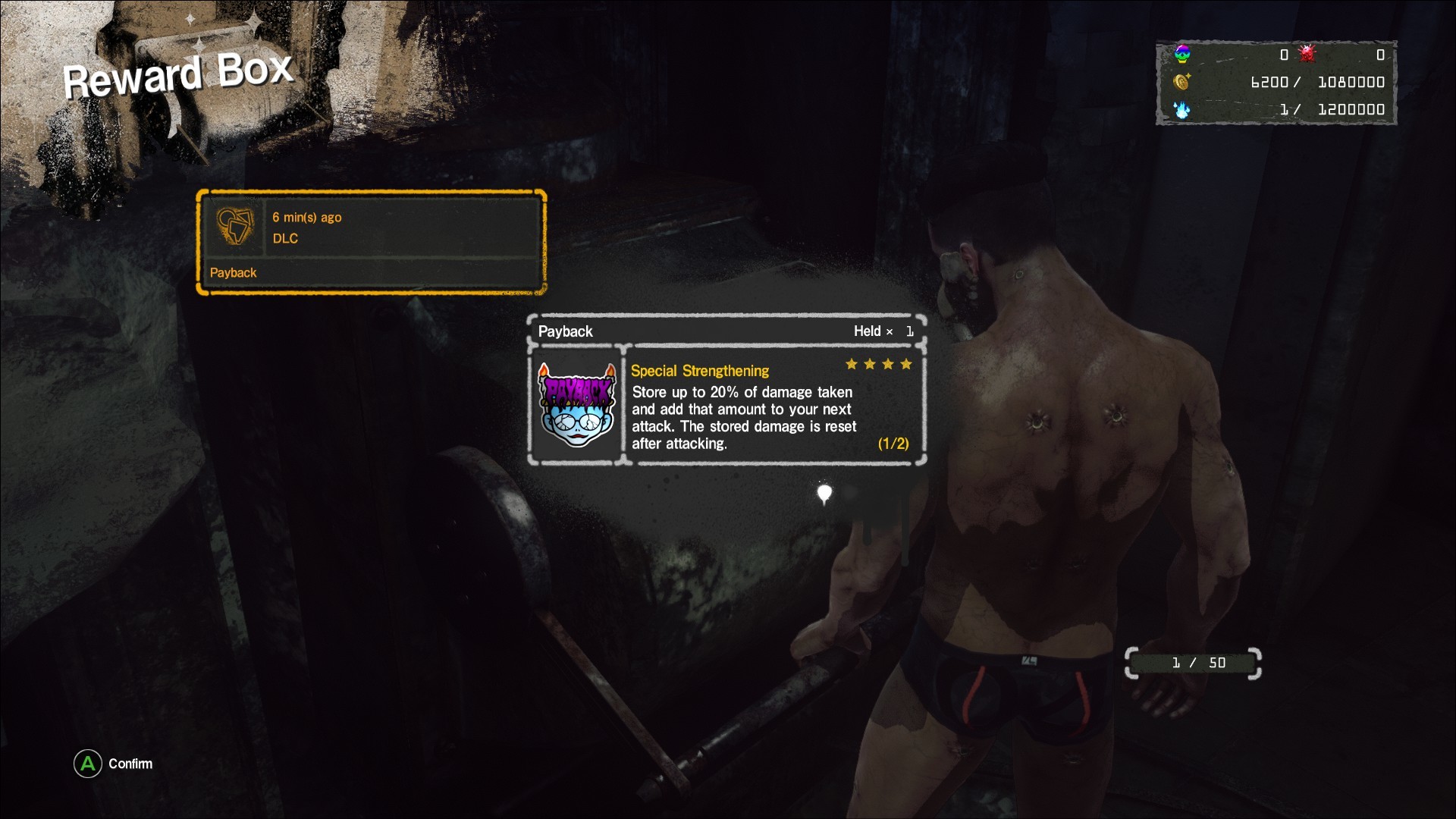This screenshot has height=819, width=1456.
Task: Click the 6 min(s) ago timestamp text
Action: (306, 217)
